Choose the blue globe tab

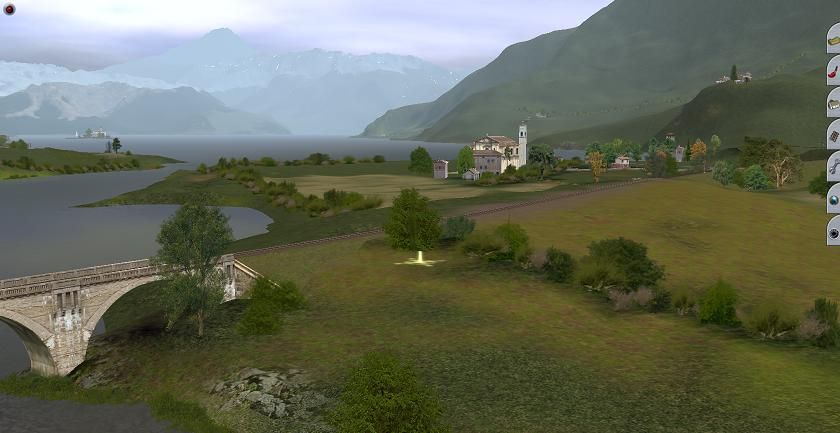833,199
